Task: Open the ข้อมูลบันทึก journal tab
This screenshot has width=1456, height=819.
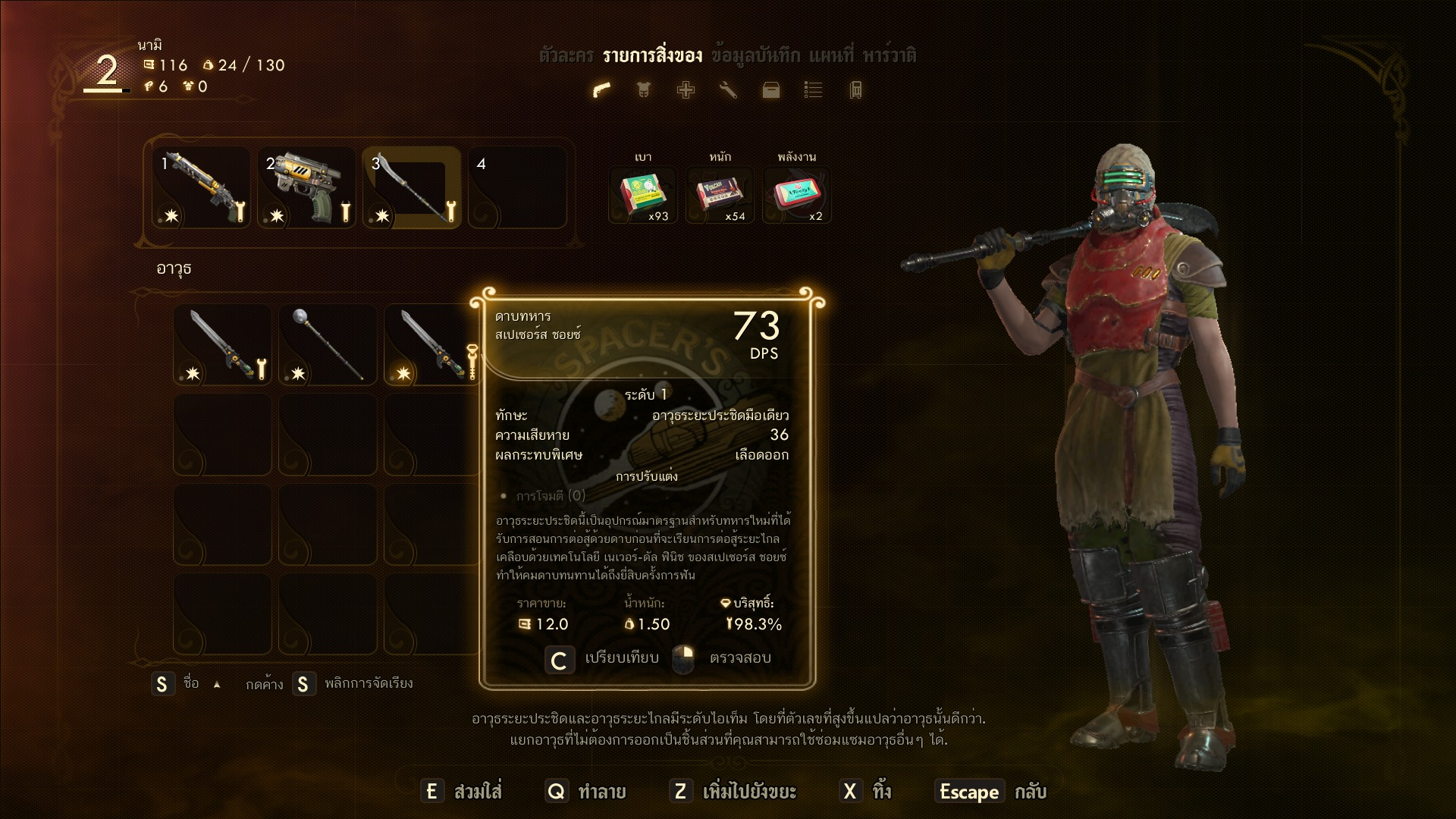Action: click(x=755, y=55)
